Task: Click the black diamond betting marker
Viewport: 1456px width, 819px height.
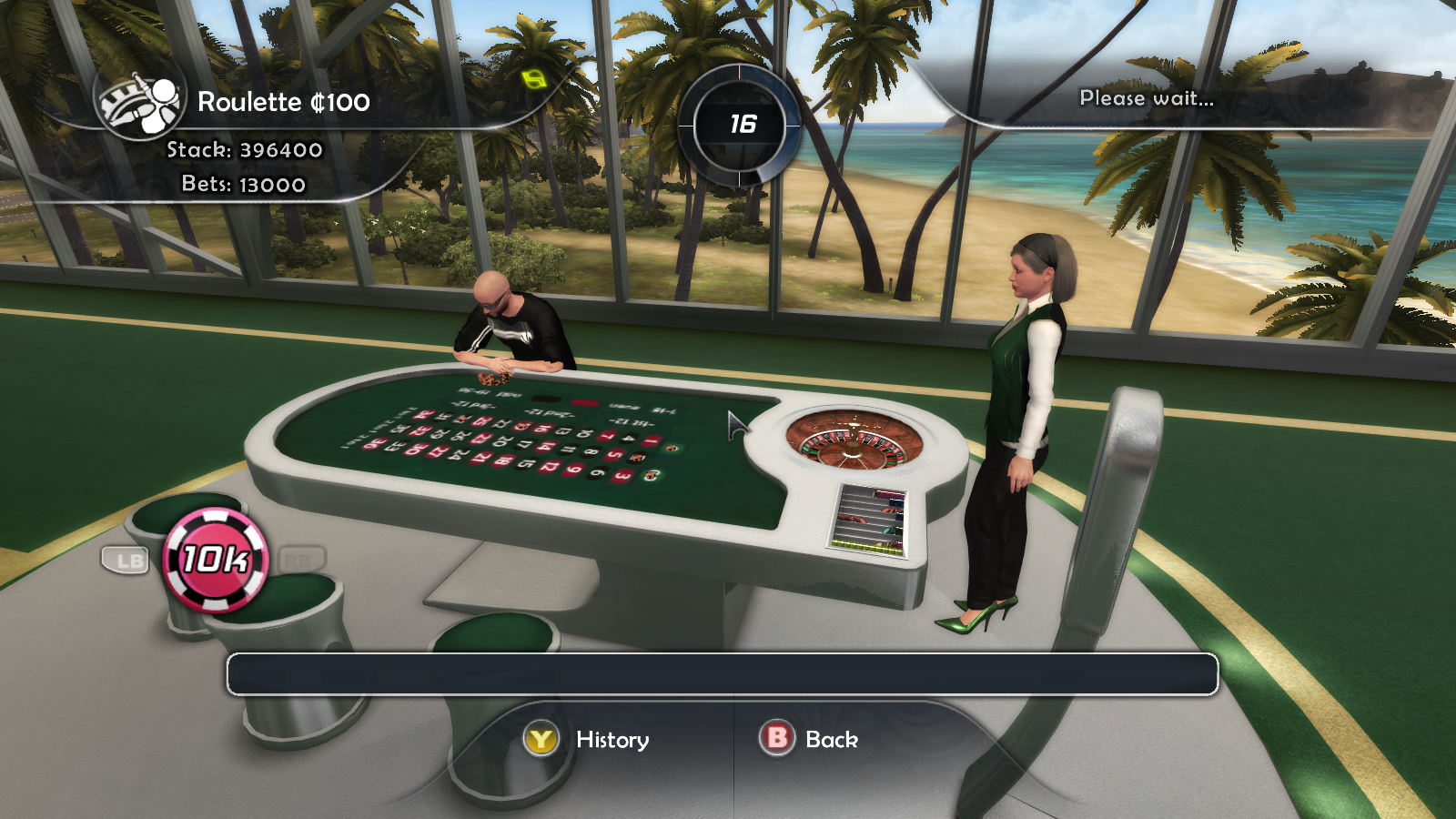Action: pos(544,399)
